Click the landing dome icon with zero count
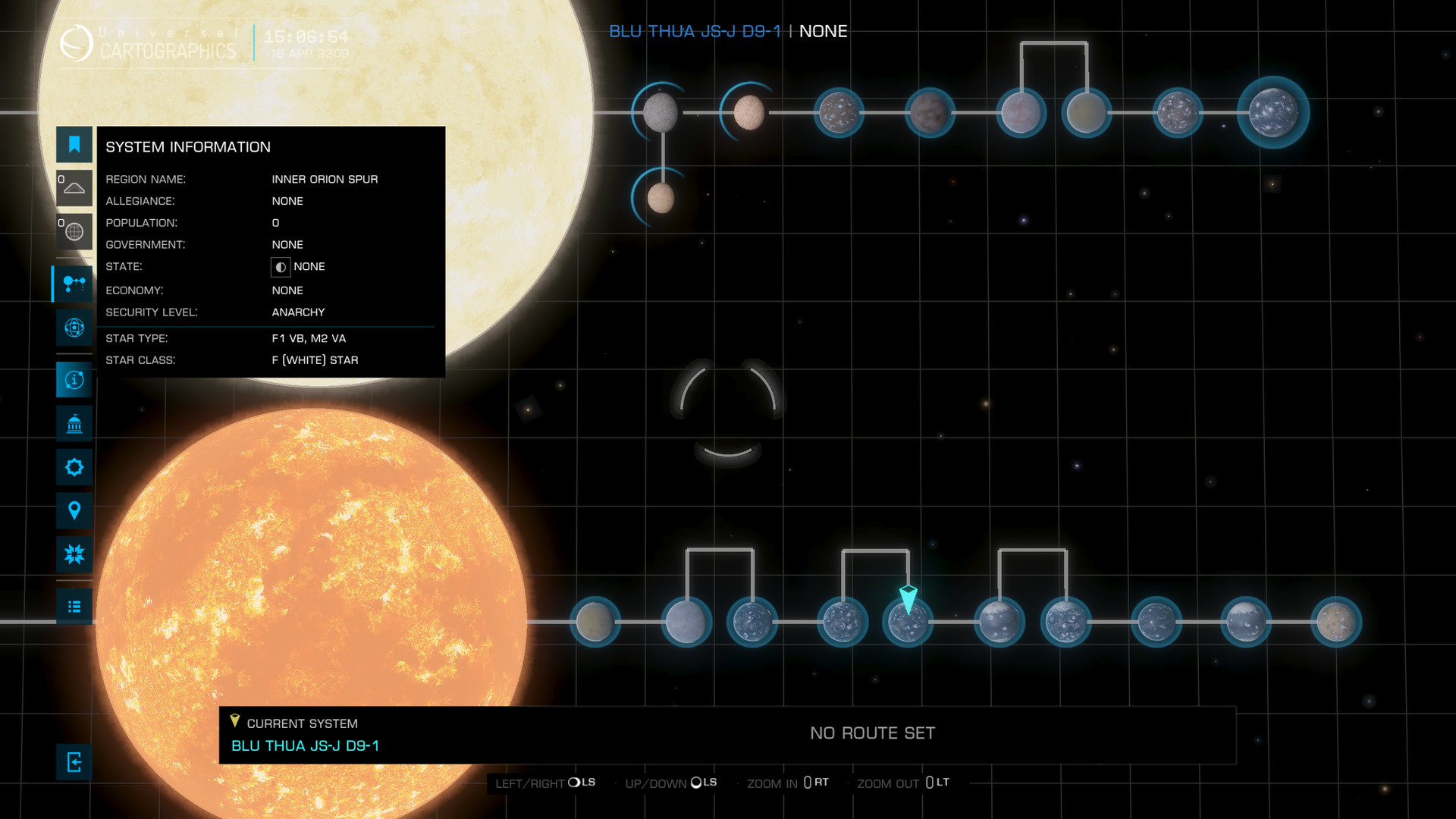The height and width of the screenshot is (819, 1456). point(74,188)
